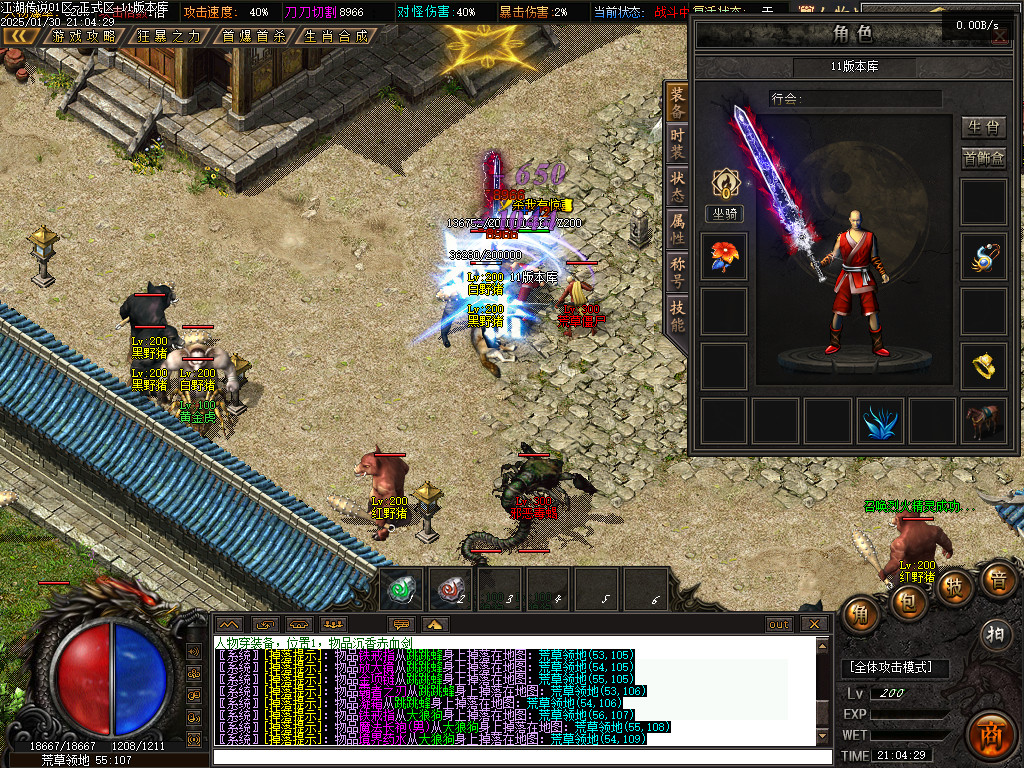The height and width of the screenshot is (768, 1024).
Task: Collapse the top menu with the arrow button
Action: point(20,36)
